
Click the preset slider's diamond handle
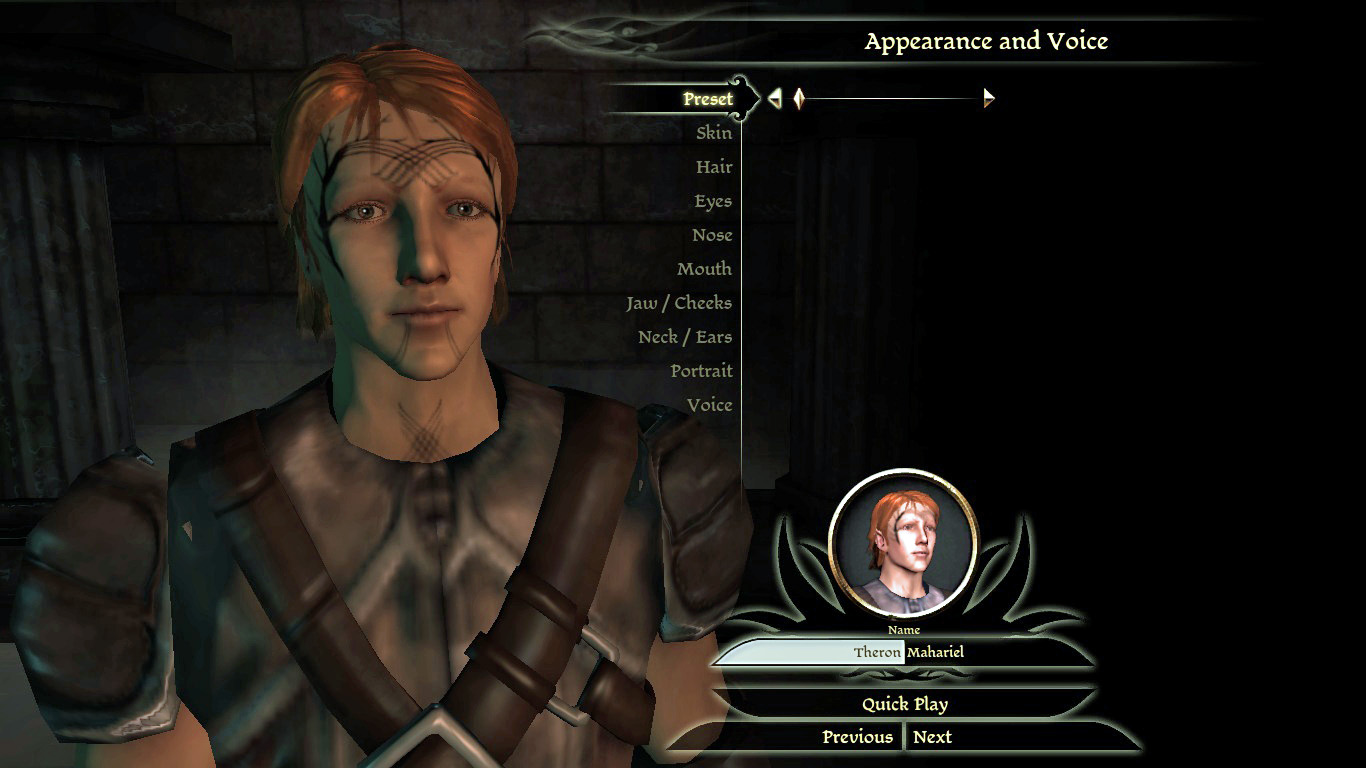799,98
